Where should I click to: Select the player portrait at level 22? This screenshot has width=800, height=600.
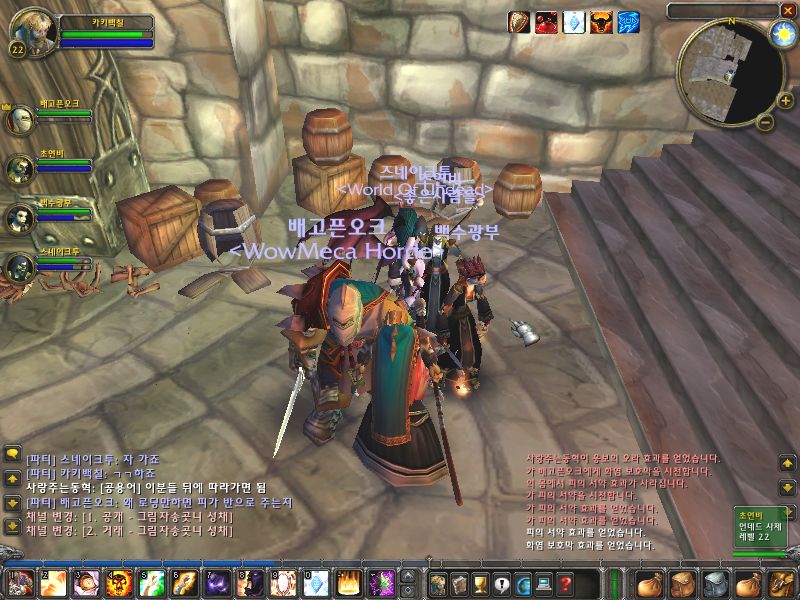[33, 33]
